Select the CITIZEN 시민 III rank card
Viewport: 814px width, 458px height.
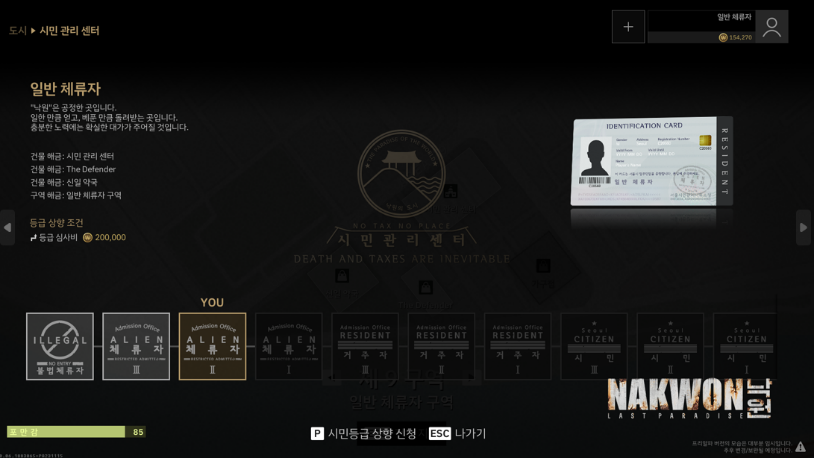[594, 346]
